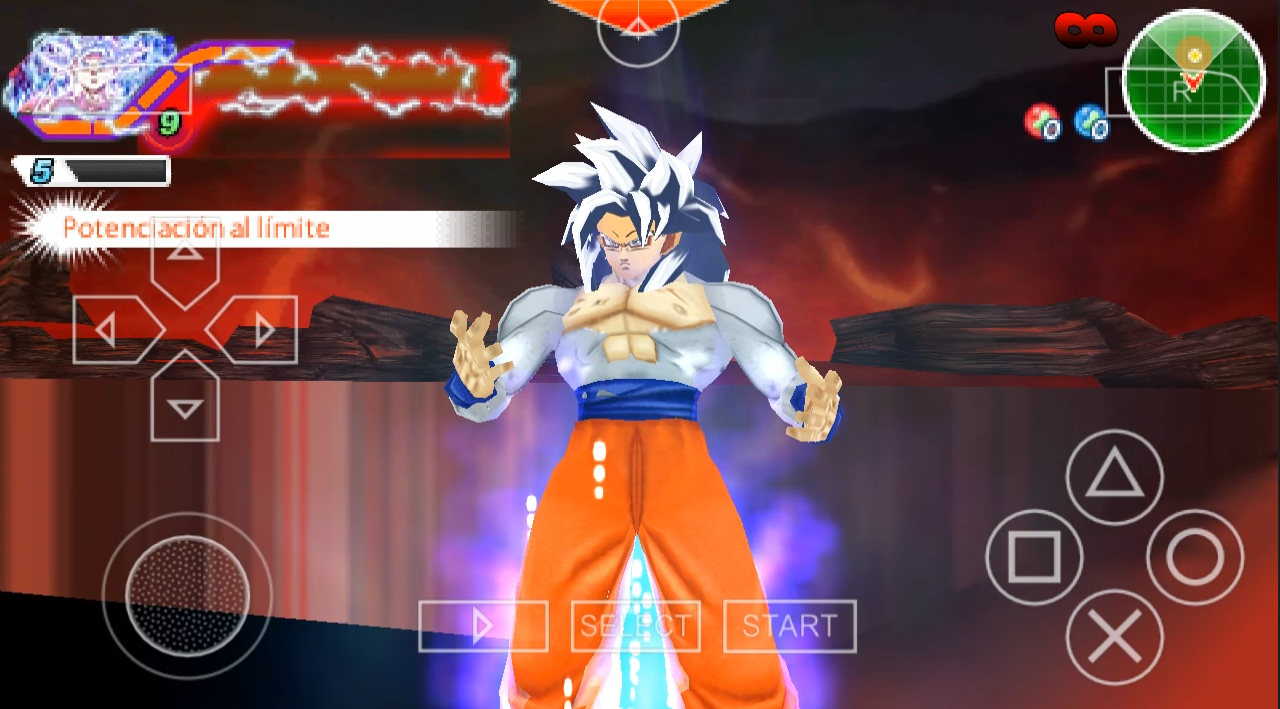
Task: Open the emulator menu via top arrow circle
Action: point(637,30)
